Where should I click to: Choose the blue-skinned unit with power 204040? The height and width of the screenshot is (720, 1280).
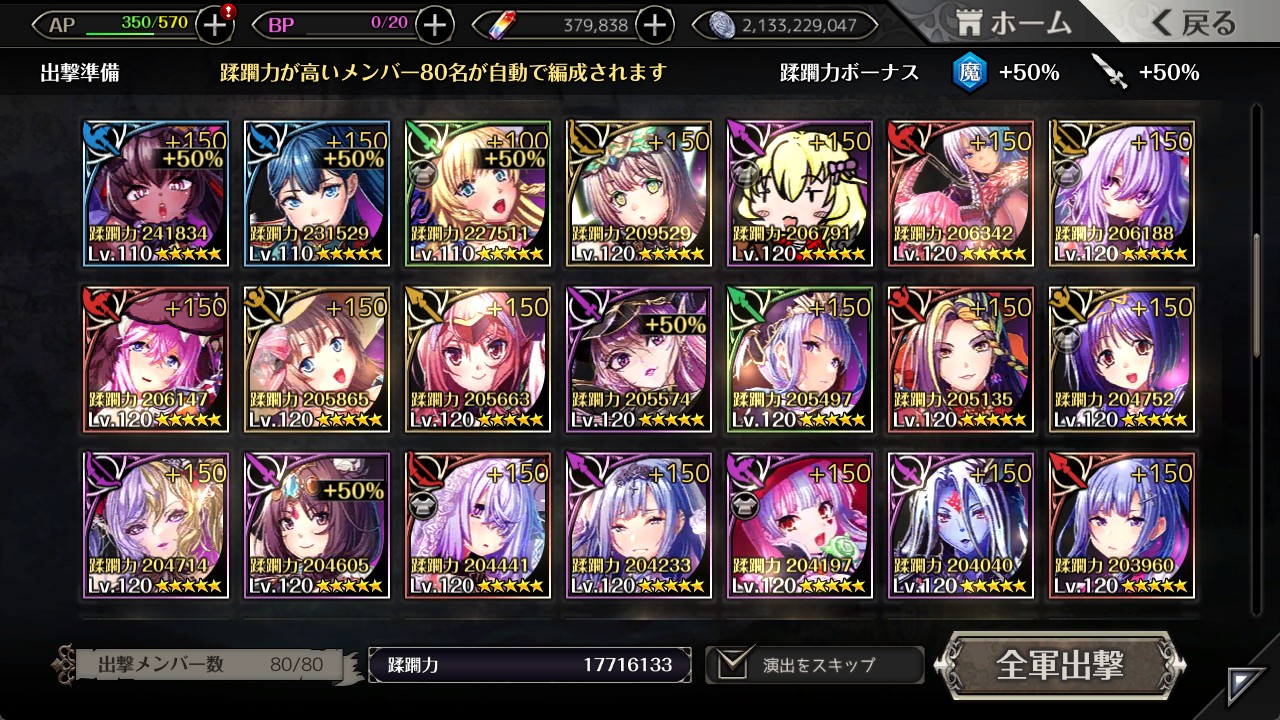point(961,525)
